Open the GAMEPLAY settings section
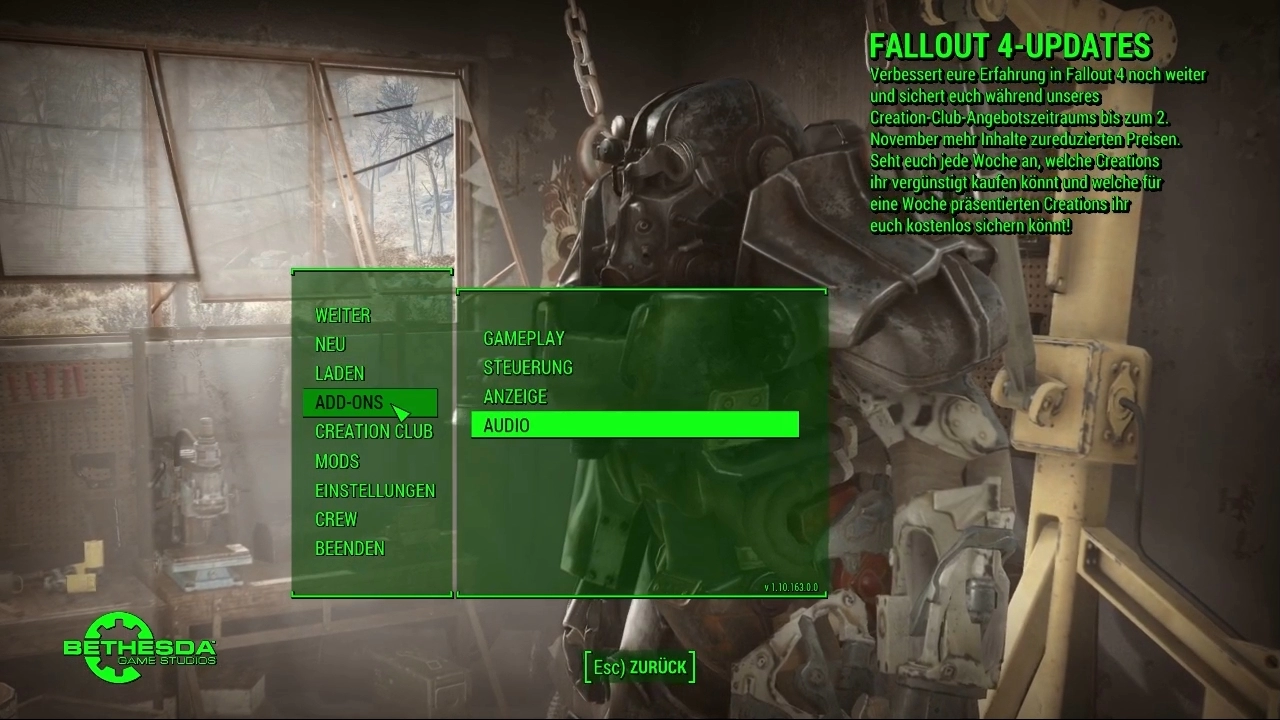1280x720 pixels. [x=524, y=338]
